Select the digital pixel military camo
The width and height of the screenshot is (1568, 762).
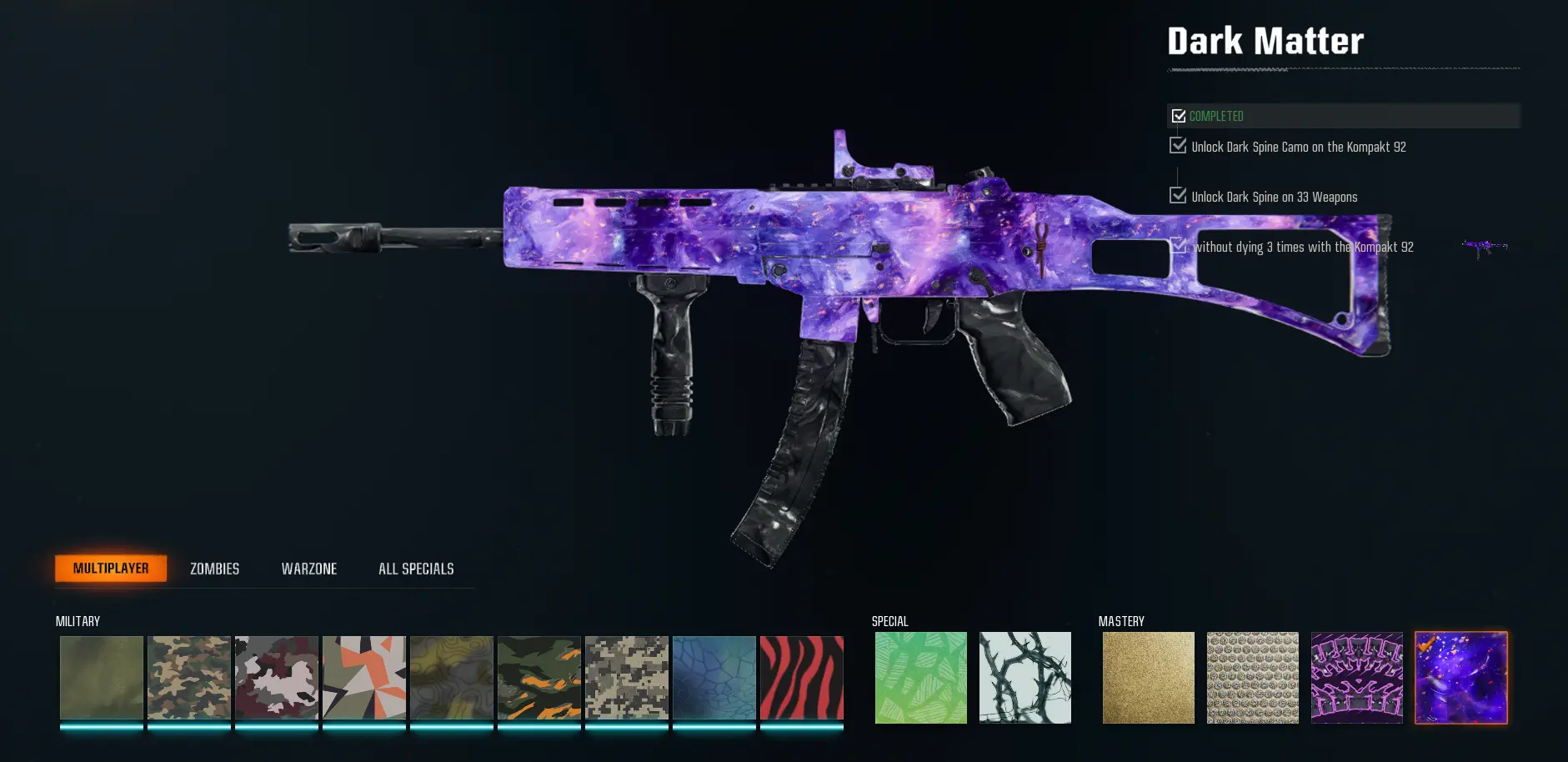click(x=626, y=677)
